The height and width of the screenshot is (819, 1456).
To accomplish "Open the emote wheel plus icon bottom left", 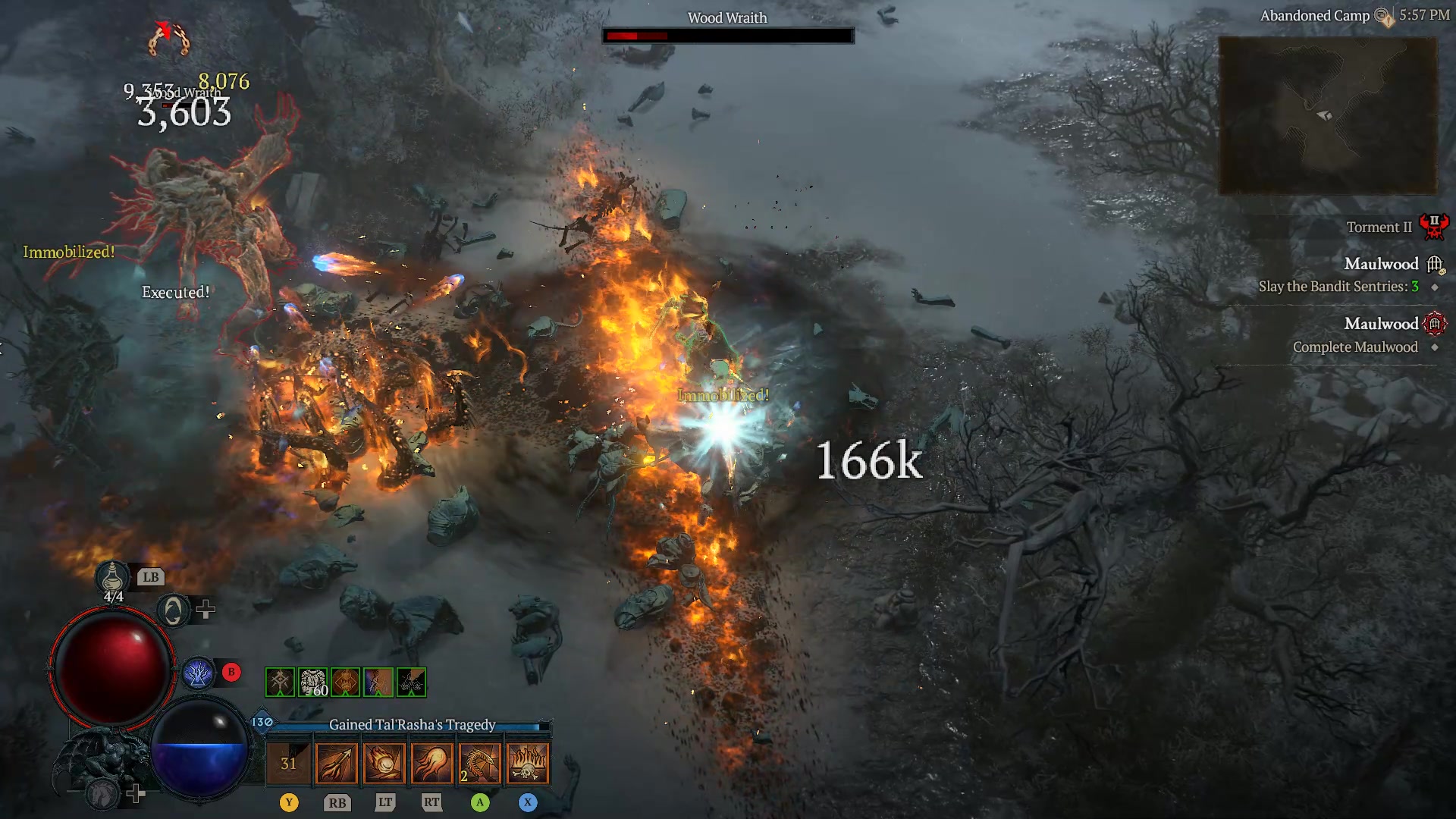I will click(x=136, y=792).
